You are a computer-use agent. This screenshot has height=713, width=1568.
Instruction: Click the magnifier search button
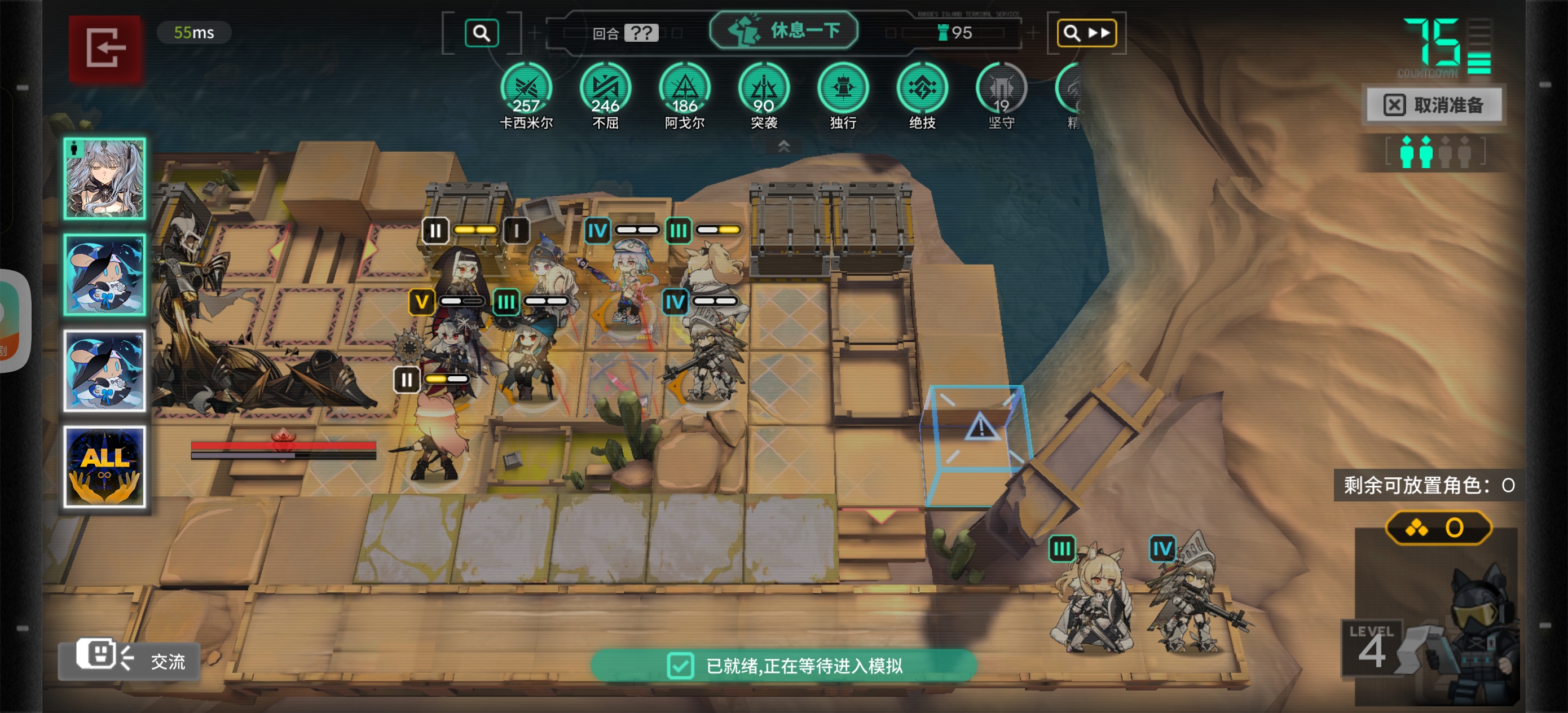[482, 33]
